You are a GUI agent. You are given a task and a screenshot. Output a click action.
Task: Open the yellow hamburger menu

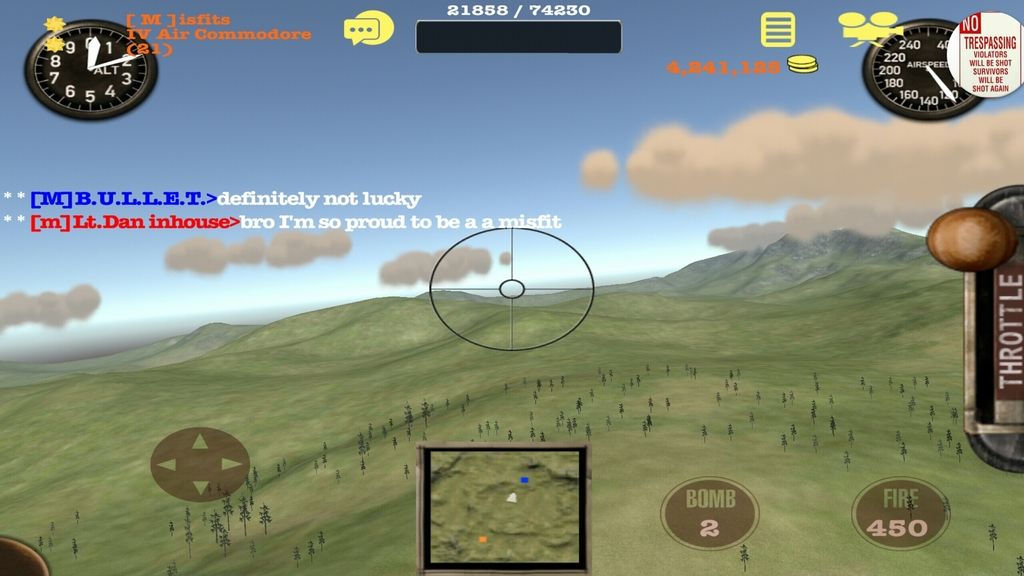pyautogui.click(x=777, y=30)
